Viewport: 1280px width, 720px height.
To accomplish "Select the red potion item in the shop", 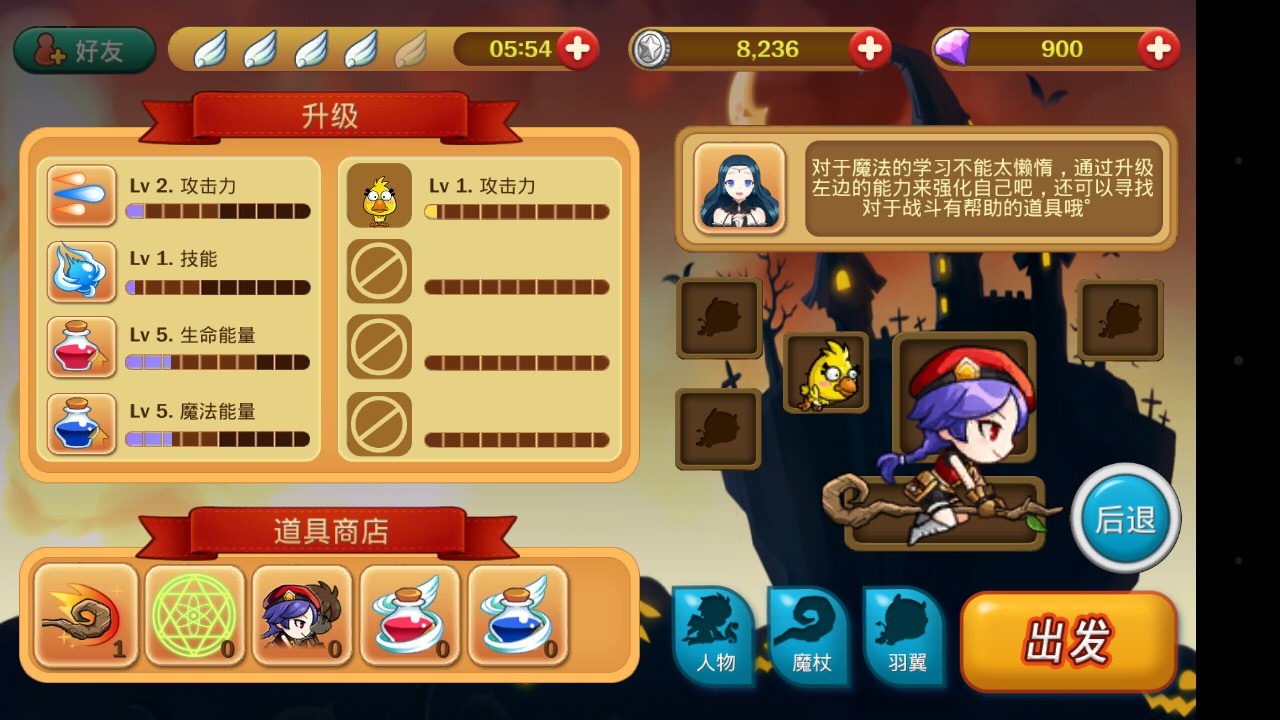I will coord(410,614).
